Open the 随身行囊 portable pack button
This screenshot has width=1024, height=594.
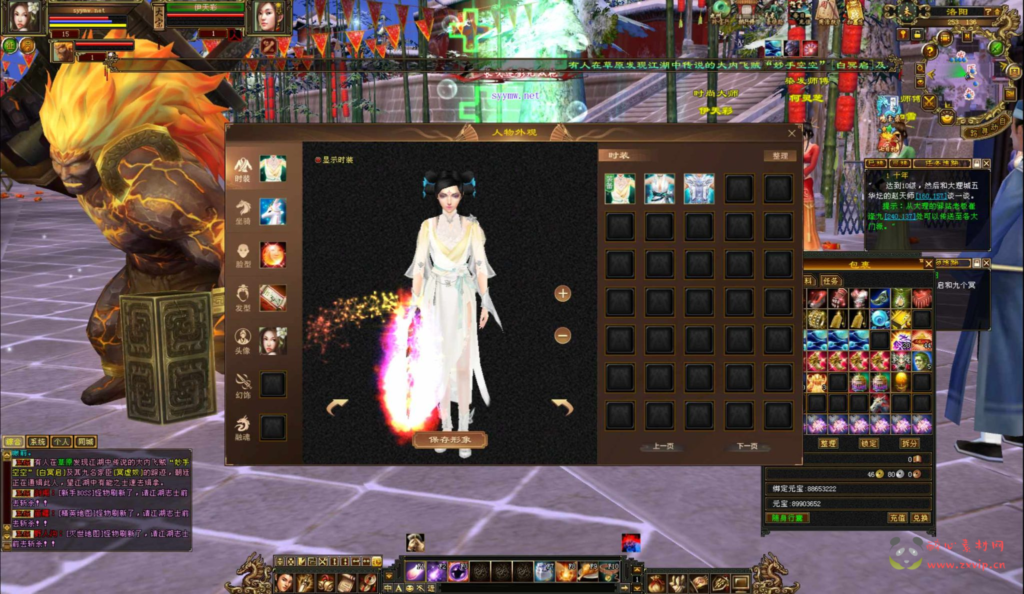coord(786,517)
